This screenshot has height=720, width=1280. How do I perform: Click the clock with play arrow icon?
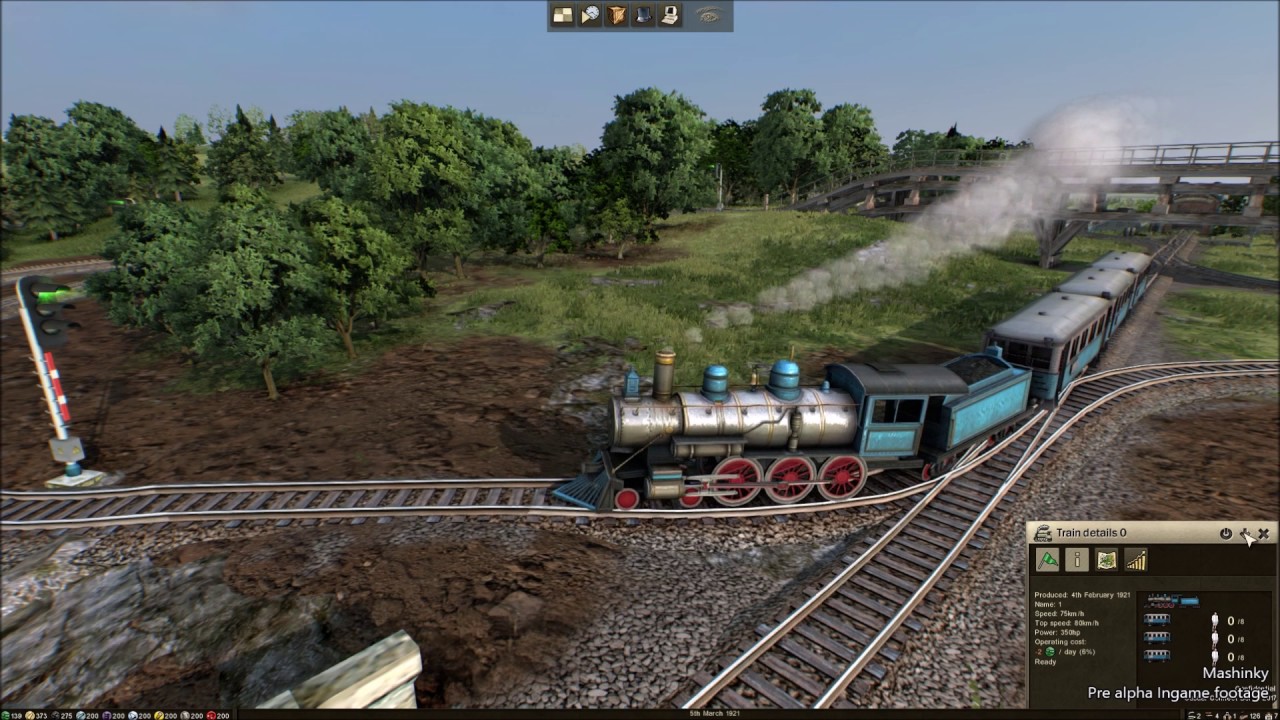coord(590,15)
